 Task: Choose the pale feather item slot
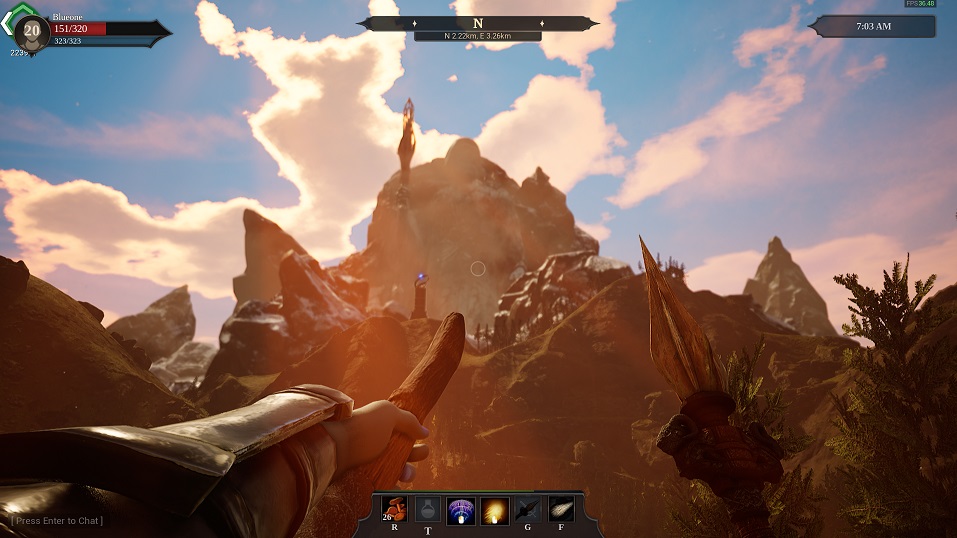coord(560,510)
